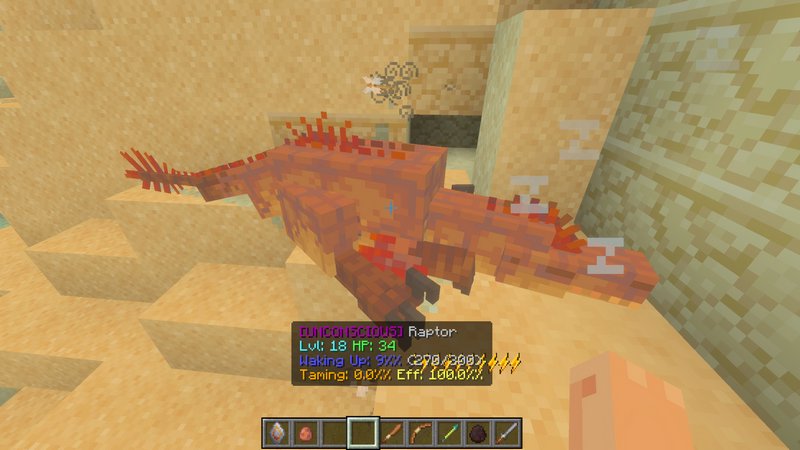Select the dark round item hotbar slot

480,432
